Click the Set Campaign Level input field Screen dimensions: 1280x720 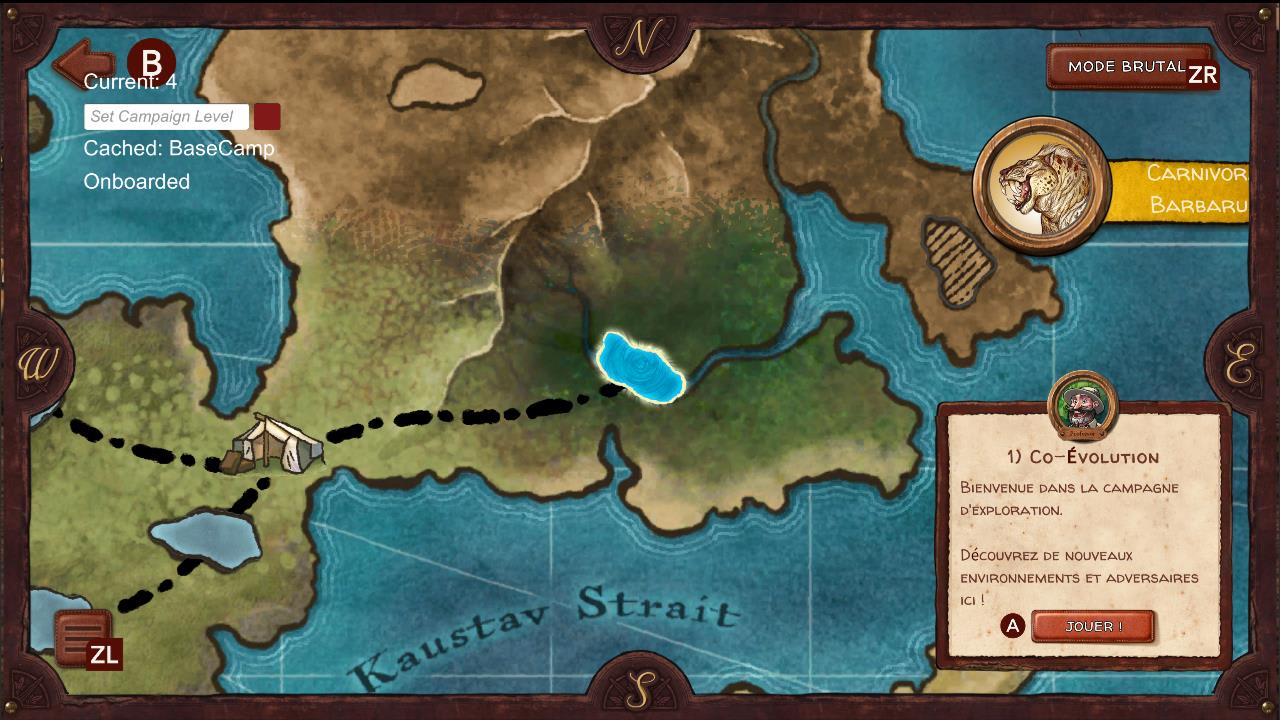click(x=166, y=116)
